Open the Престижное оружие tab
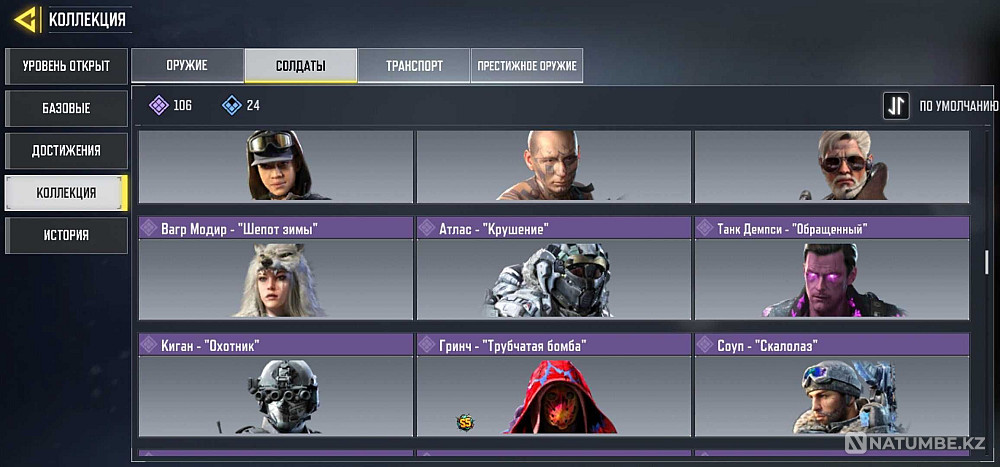This screenshot has height=467, width=1000. point(527,66)
